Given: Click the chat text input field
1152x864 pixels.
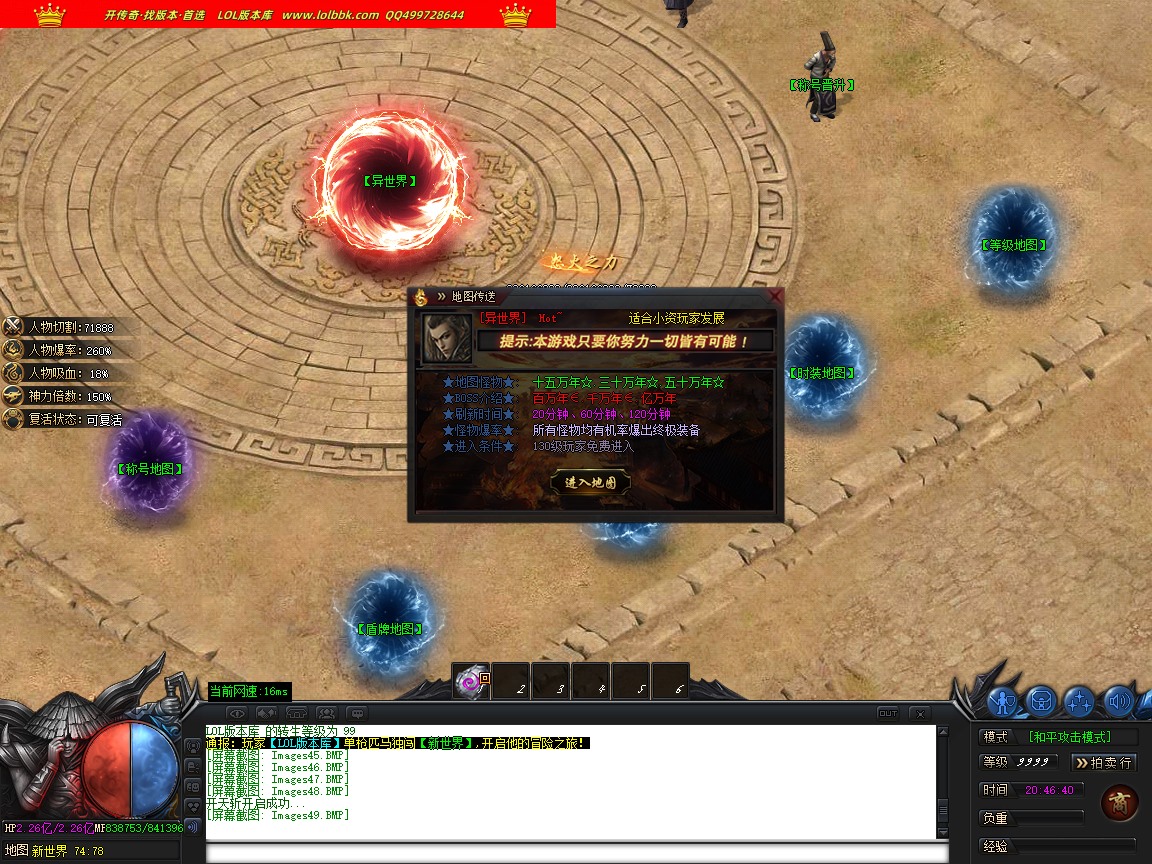Looking at the screenshot, I should pyautogui.click(x=576, y=853).
